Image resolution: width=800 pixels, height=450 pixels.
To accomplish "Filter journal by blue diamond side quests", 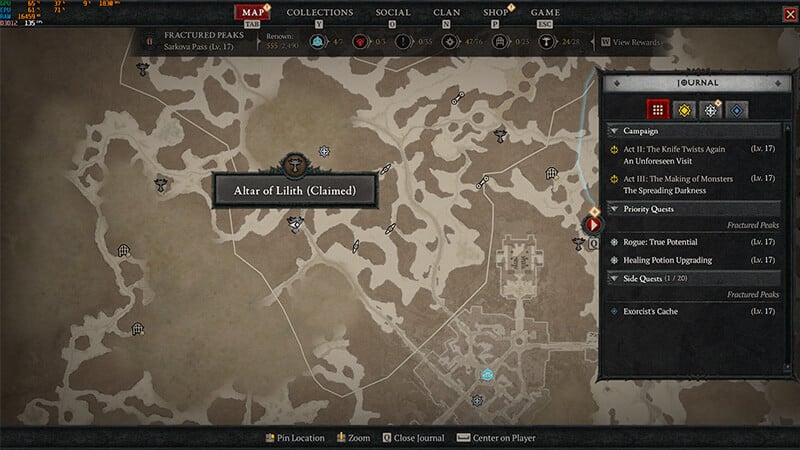I will click(735, 109).
